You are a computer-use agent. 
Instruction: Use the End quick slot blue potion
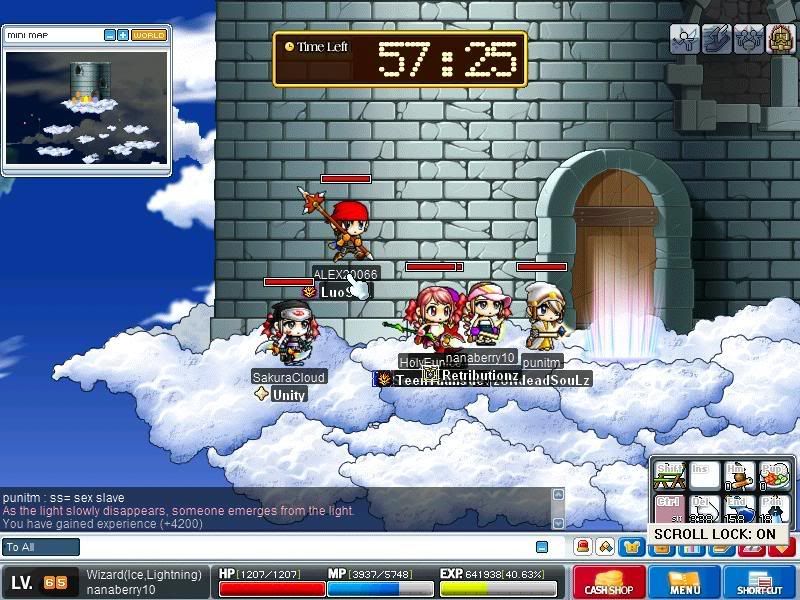736,507
